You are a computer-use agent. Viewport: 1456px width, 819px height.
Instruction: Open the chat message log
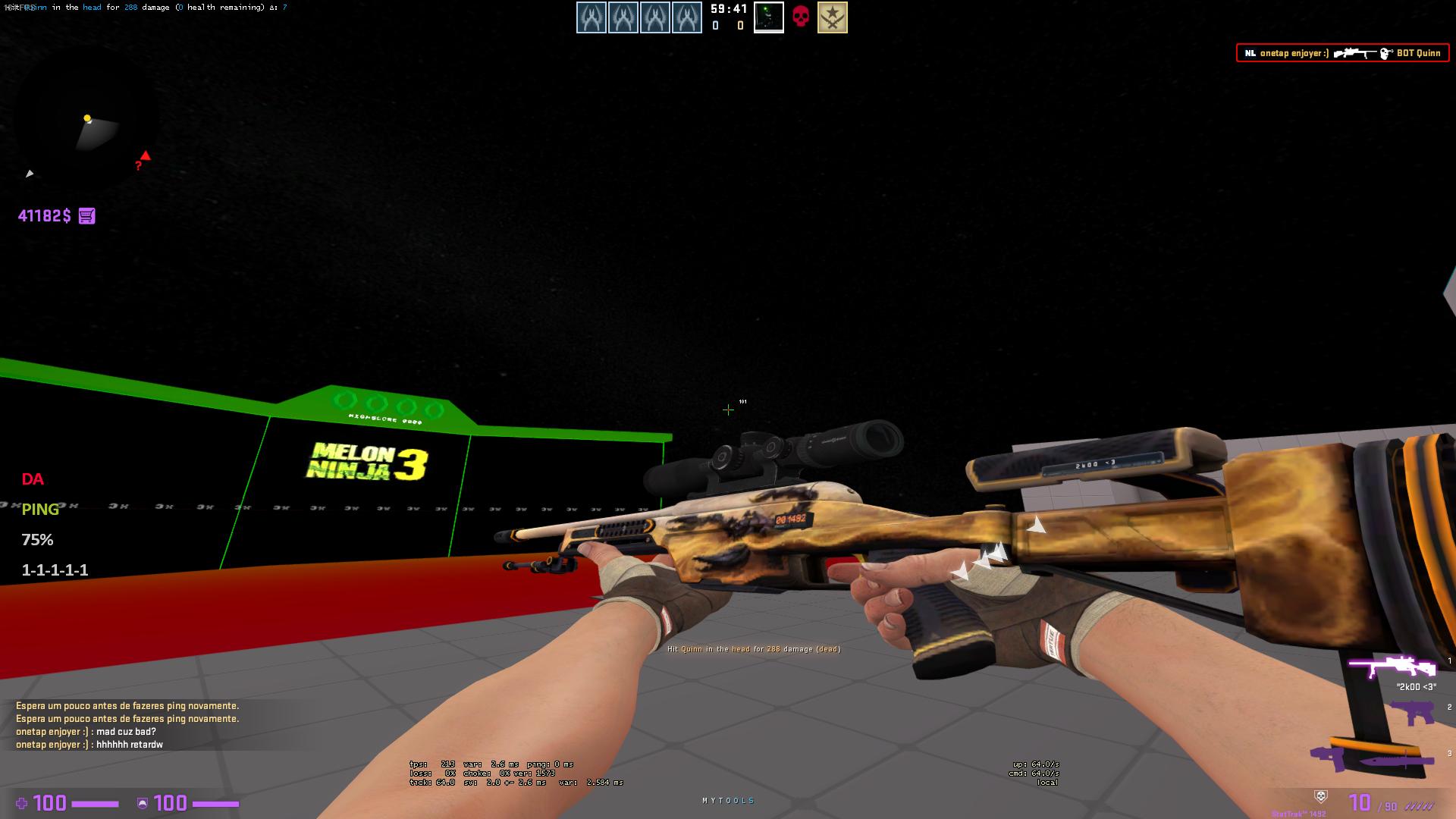click(x=127, y=725)
